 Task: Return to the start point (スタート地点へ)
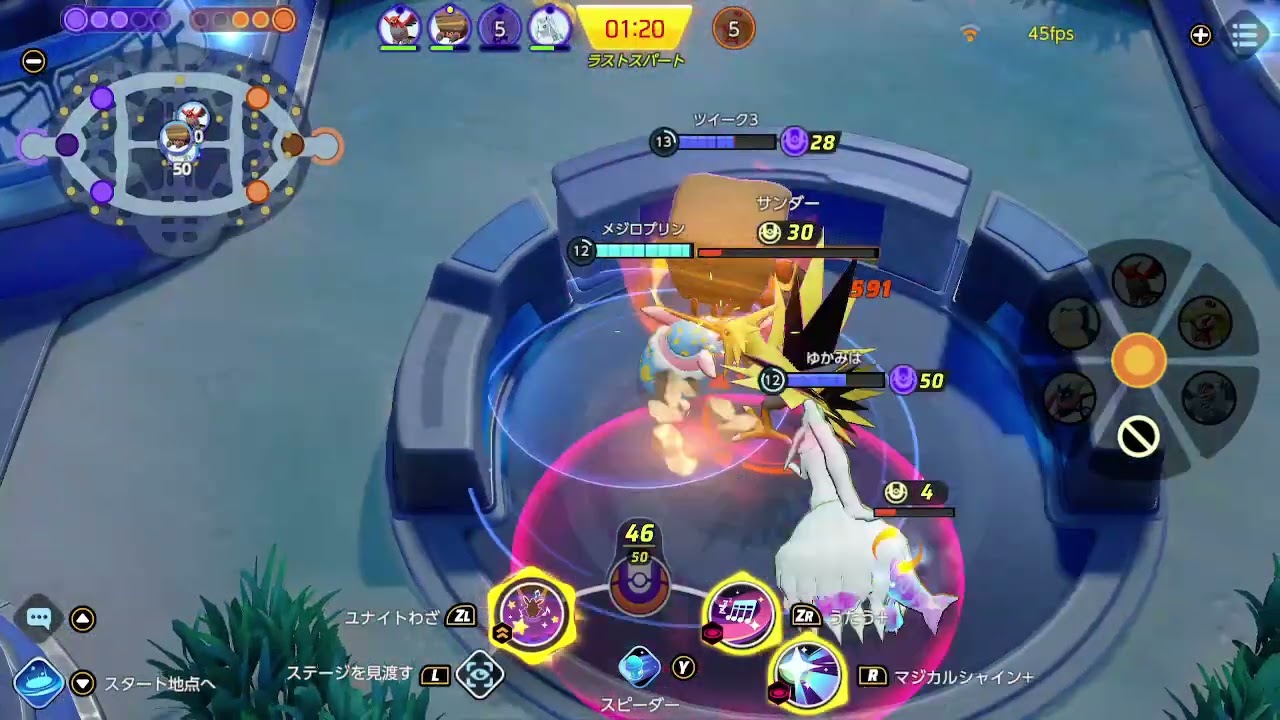click(40, 683)
